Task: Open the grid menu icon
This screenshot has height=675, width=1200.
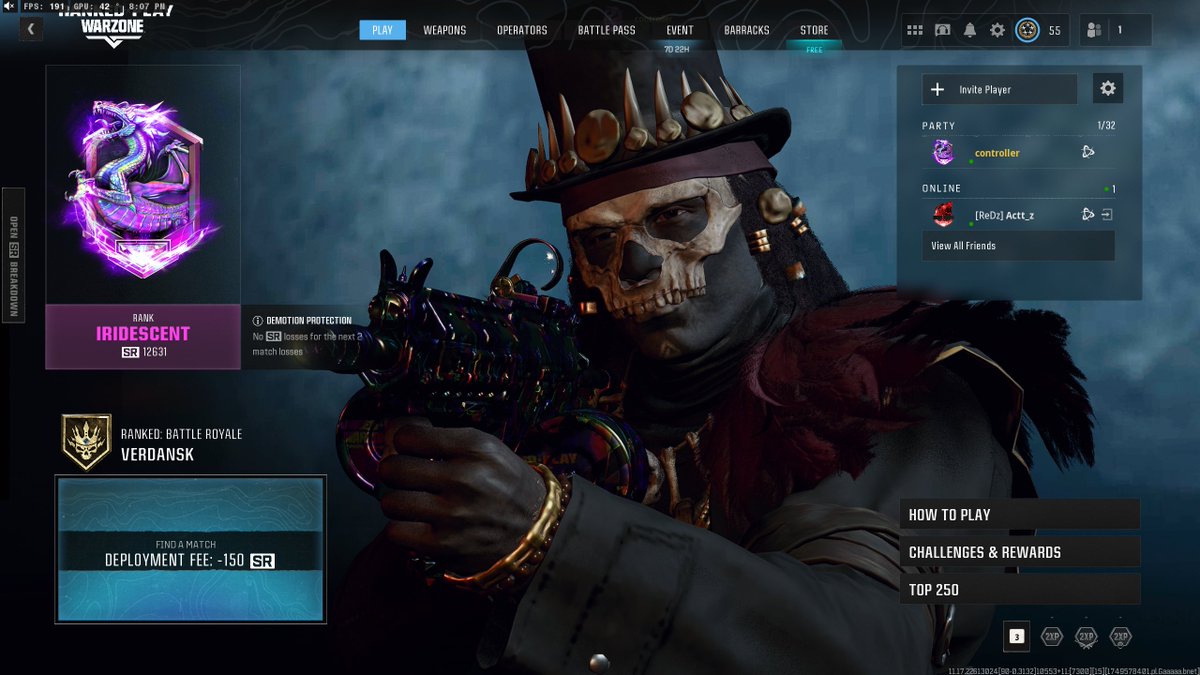Action: point(915,30)
